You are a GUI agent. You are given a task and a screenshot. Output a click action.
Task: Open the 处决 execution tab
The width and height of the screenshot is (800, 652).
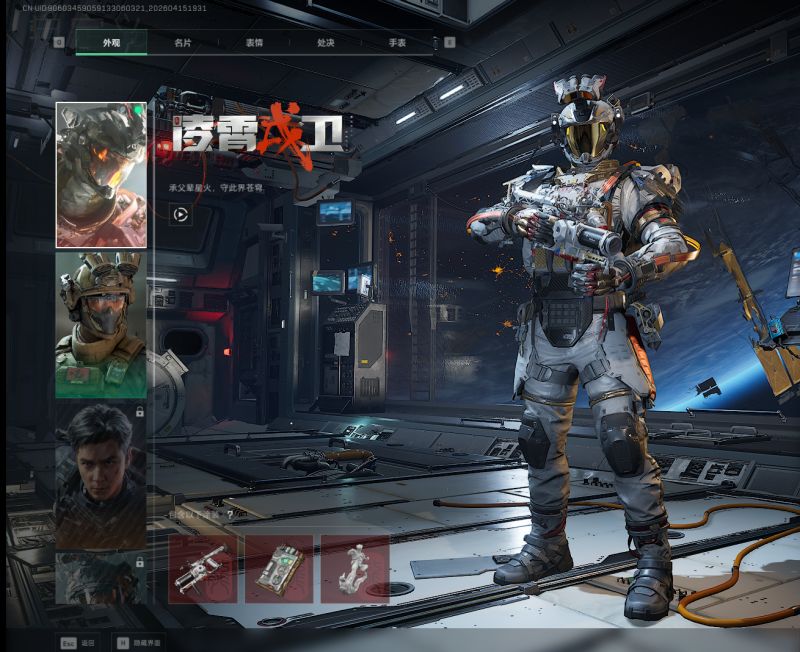coord(326,43)
